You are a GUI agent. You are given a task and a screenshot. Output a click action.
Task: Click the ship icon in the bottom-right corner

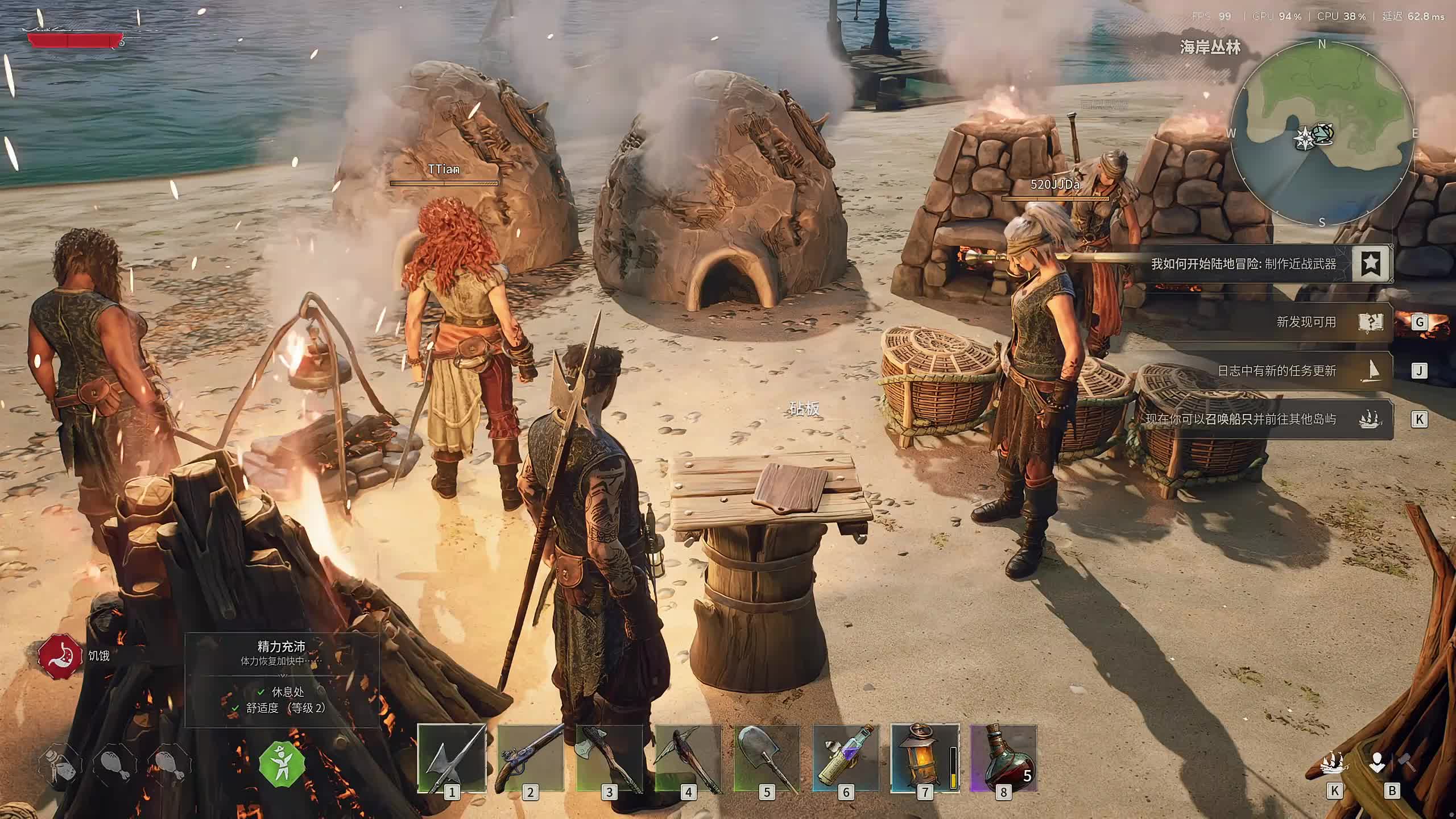pyautogui.click(x=1334, y=763)
